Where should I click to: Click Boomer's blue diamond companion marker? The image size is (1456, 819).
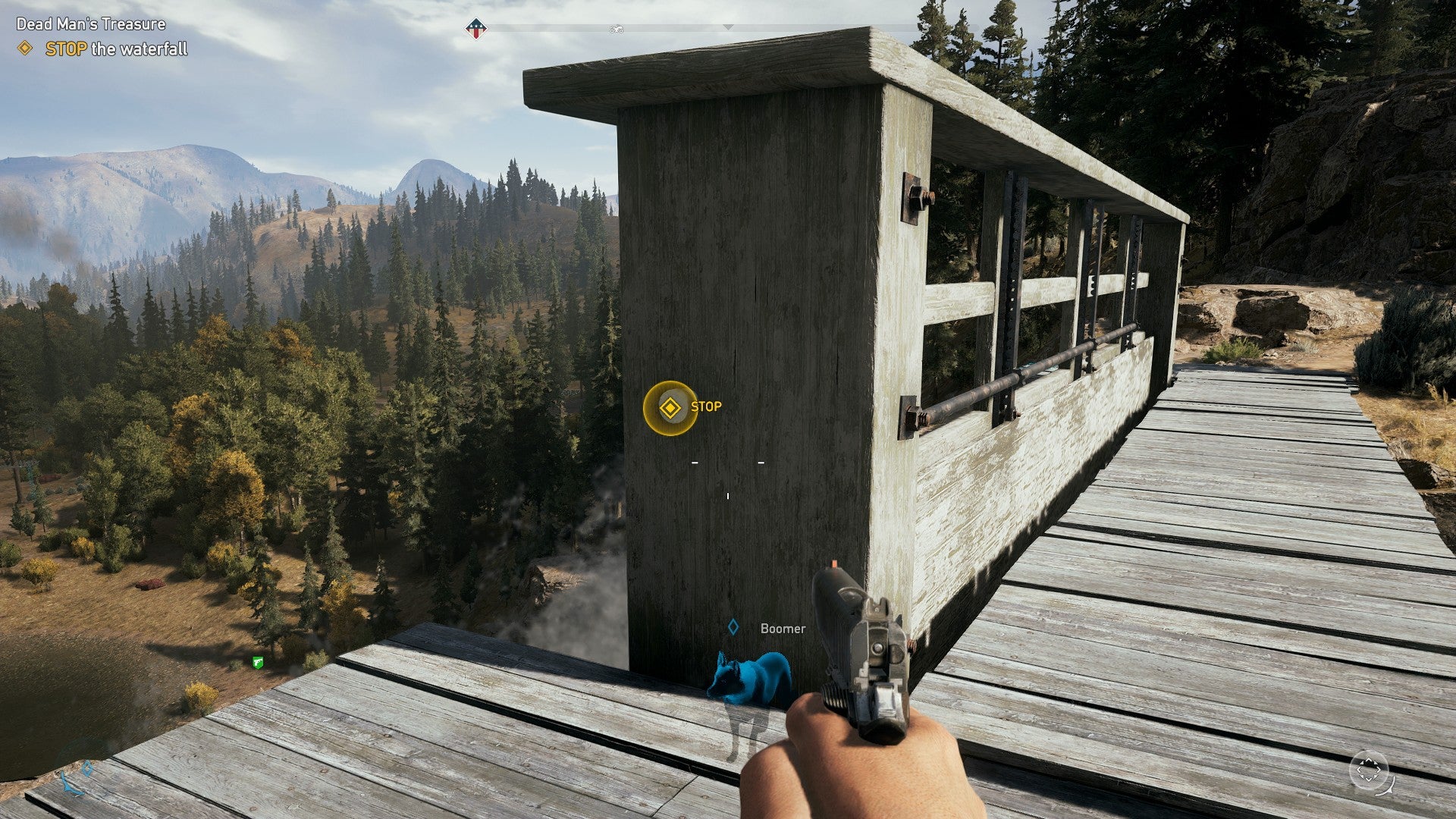pyautogui.click(x=733, y=628)
